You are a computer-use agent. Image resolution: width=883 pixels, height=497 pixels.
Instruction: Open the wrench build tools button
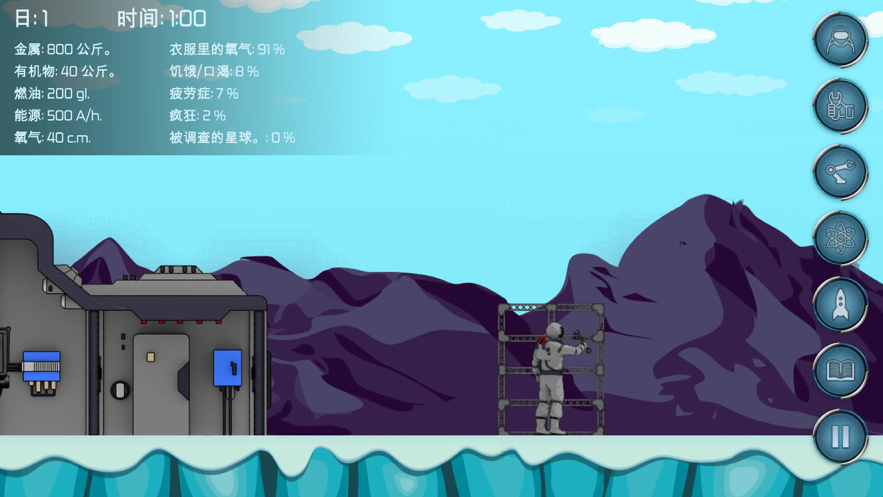coord(840,106)
